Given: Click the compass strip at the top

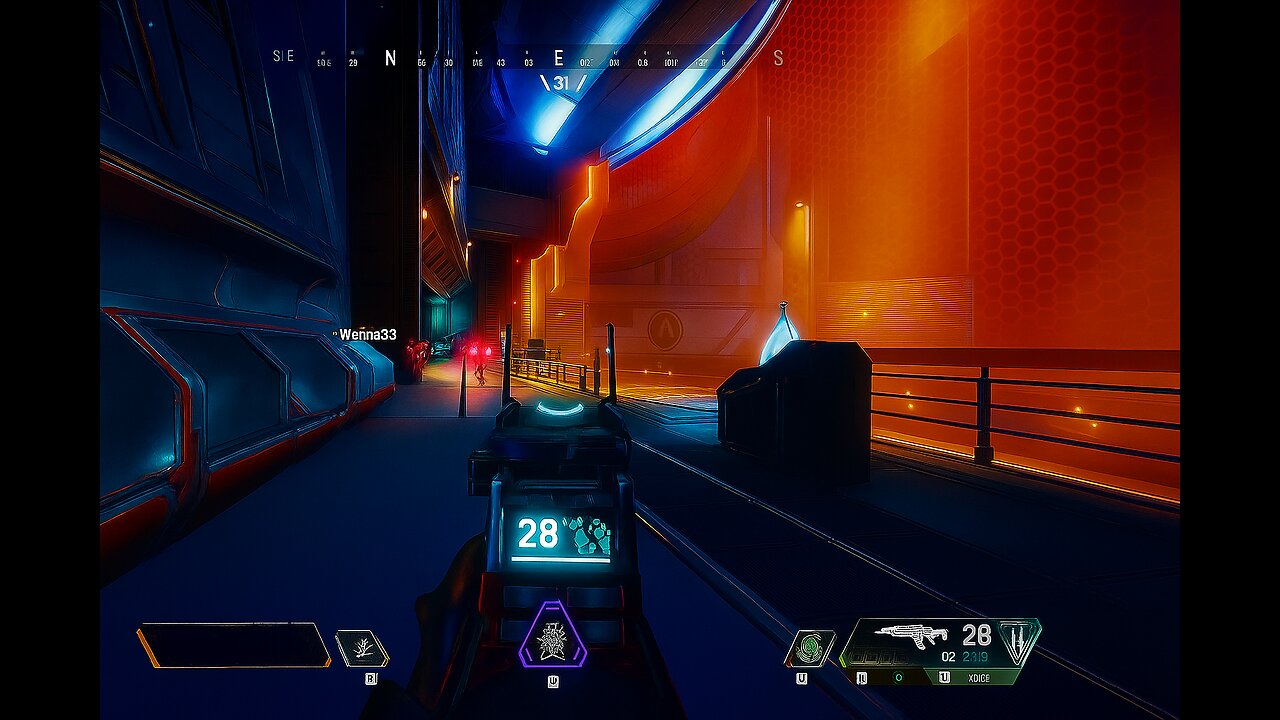Looking at the screenshot, I should pyautogui.click(x=528, y=58).
